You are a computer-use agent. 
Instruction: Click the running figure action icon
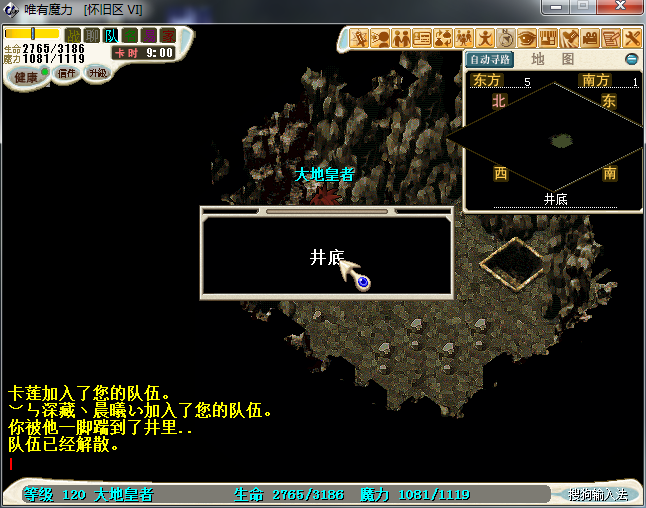point(485,38)
